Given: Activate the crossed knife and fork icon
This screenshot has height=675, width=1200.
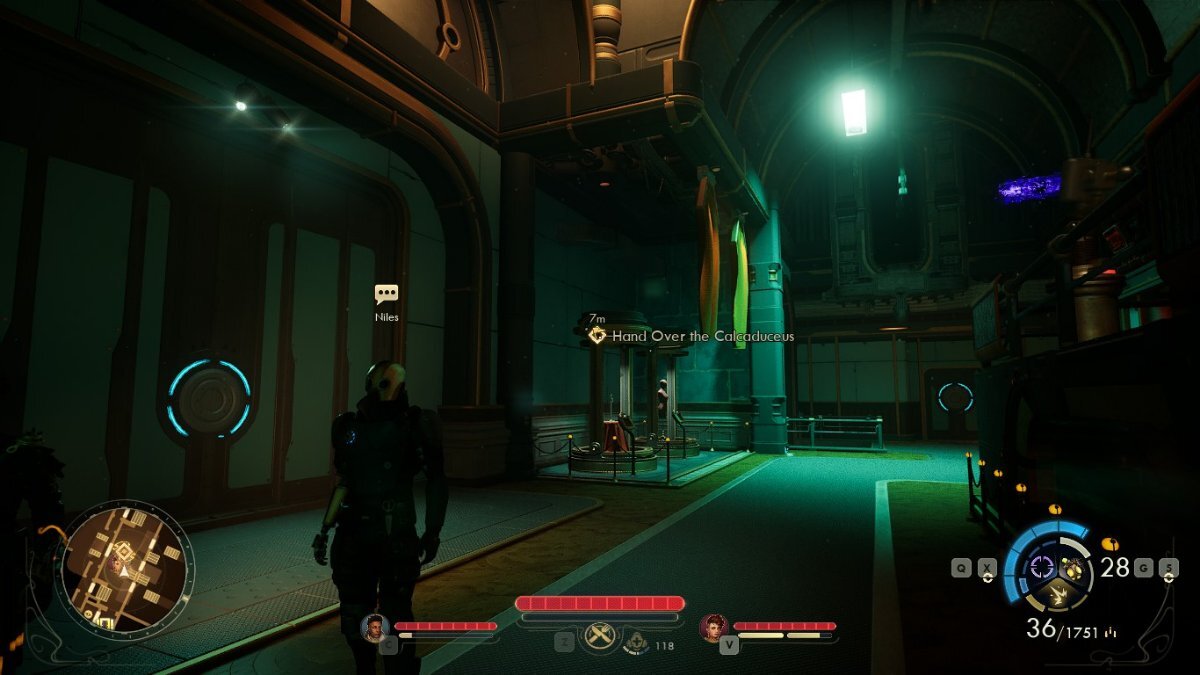Looking at the screenshot, I should point(599,633).
